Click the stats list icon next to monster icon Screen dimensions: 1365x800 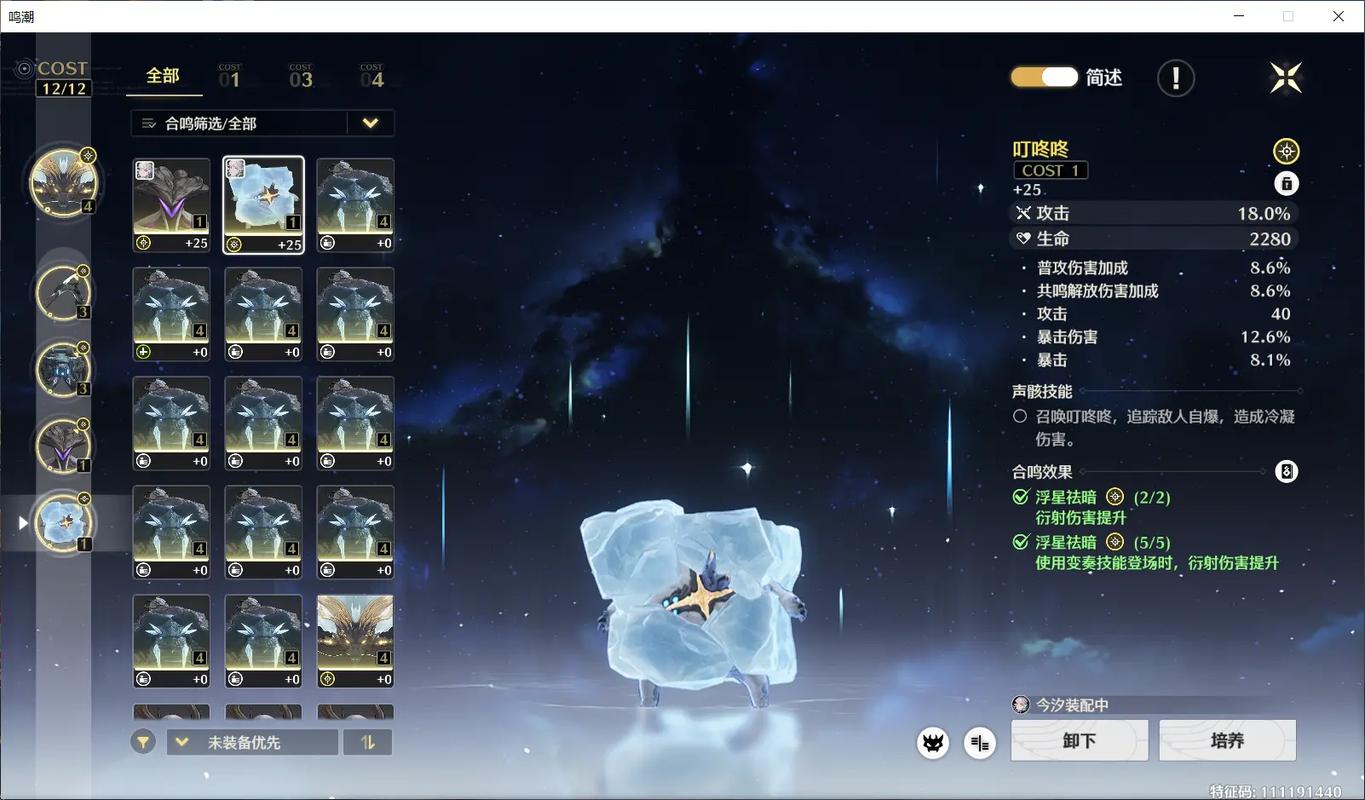tap(978, 742)
